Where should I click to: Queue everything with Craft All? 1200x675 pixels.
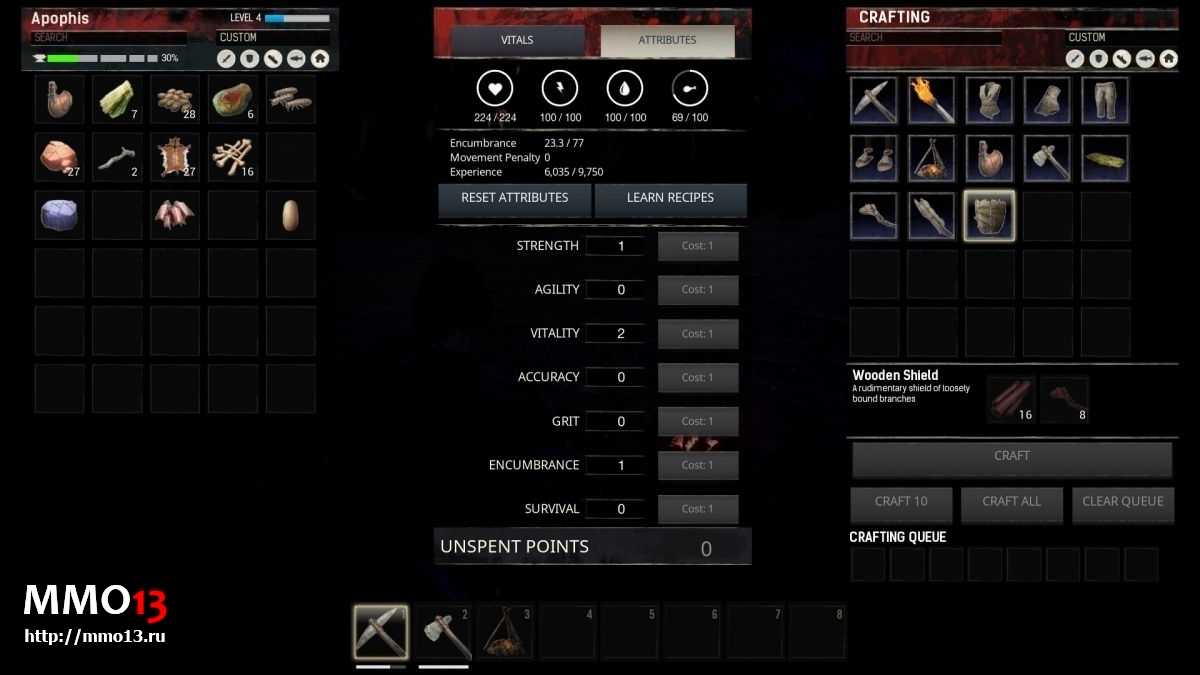[x=1011, y=502]
